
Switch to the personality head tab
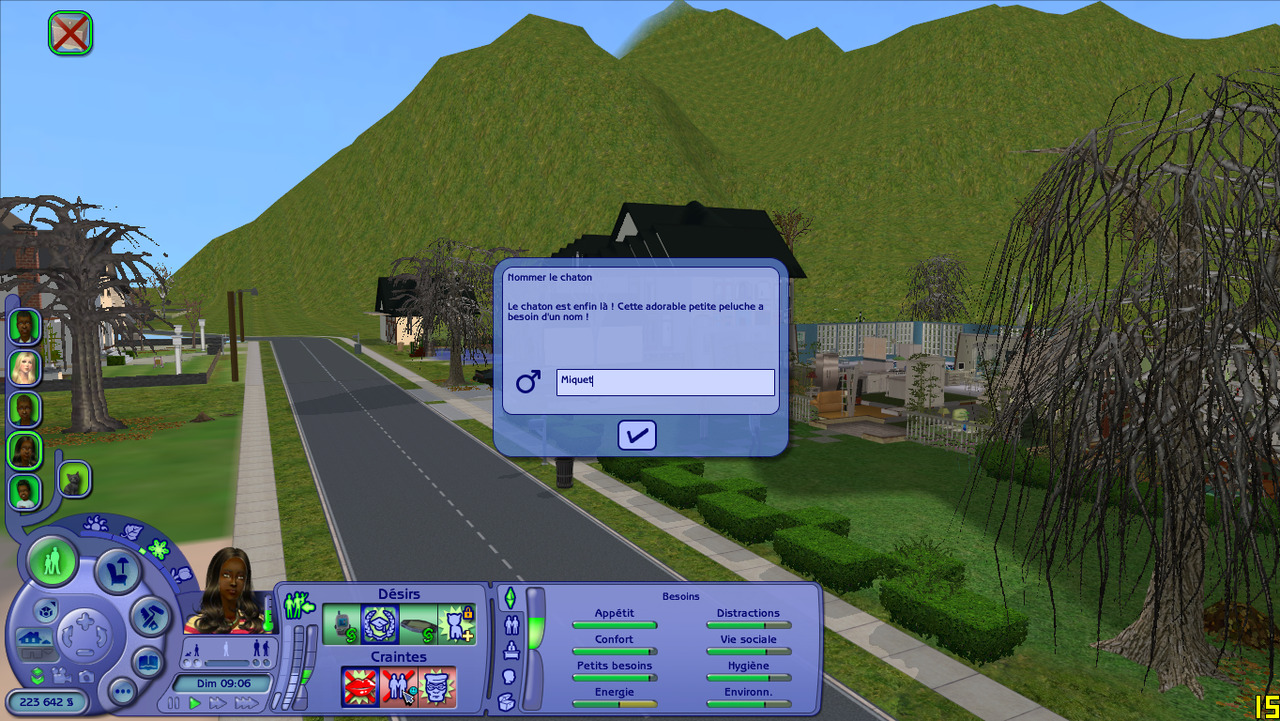point(508,676)
